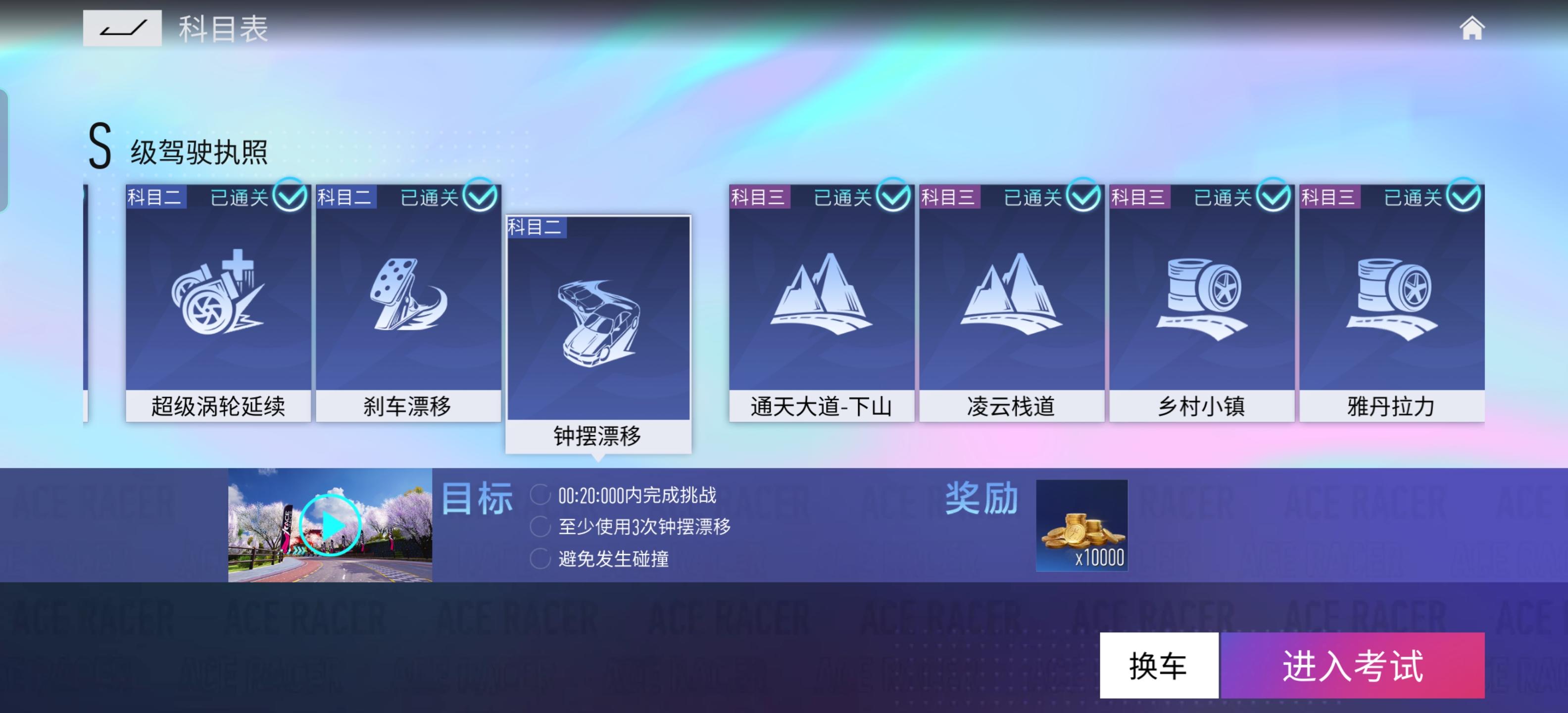Click the checkmark badge on 超级涡轮延续
This screenshot has width=1568, height=713.
coord(291,196)
